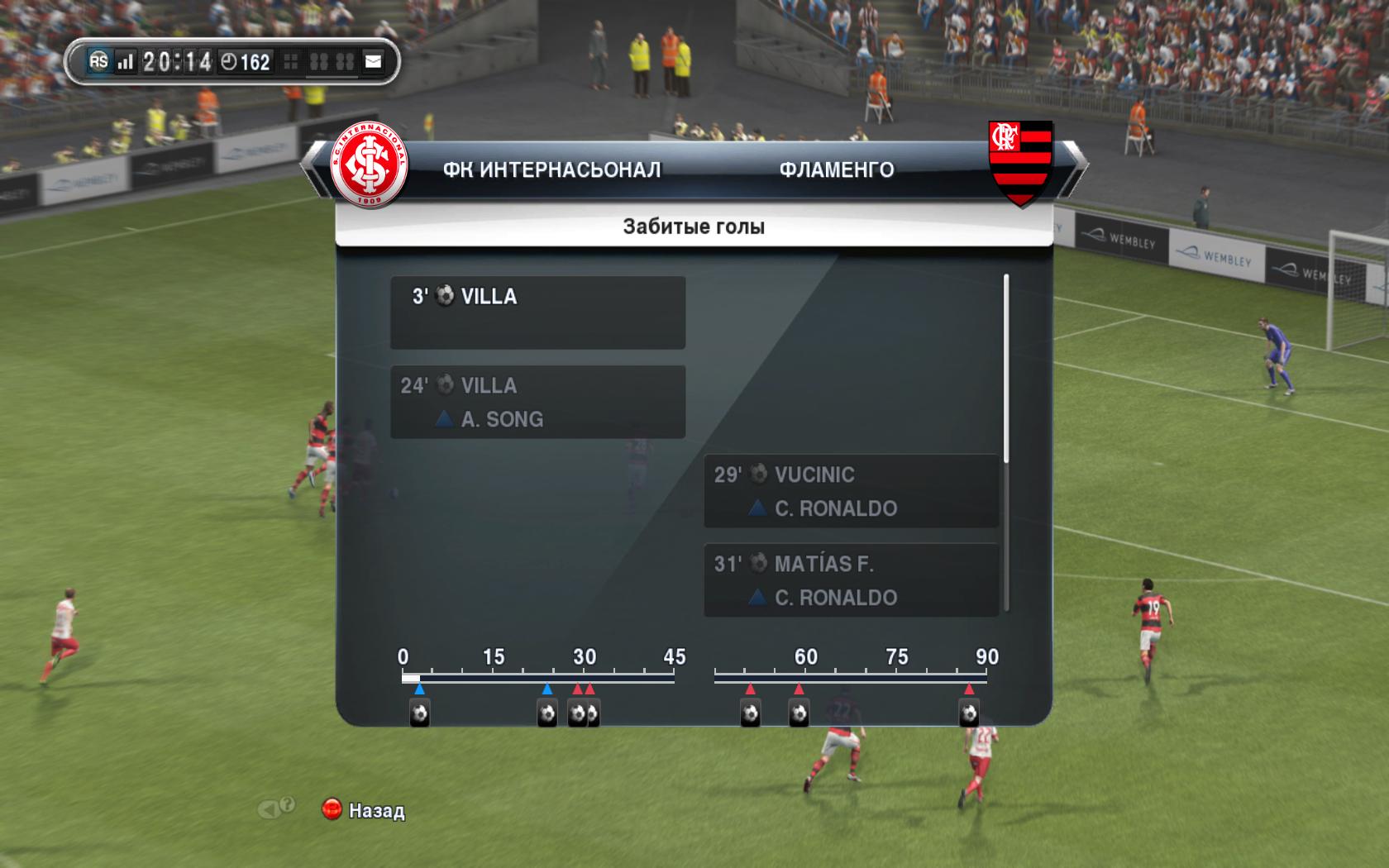Click the goal list scrollbar
The height and width of the screenshot is (868, 1389).
[x=1005, y=369]
